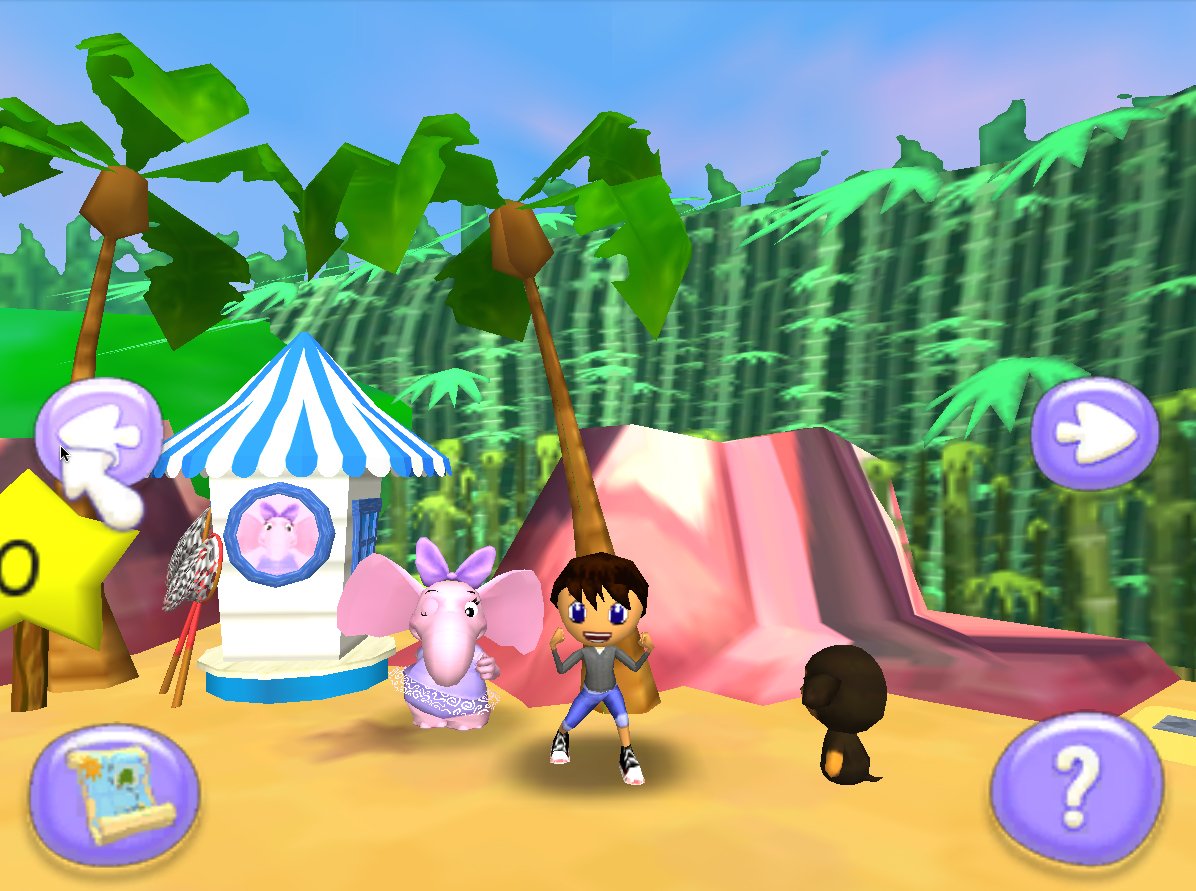Click the purple left arrow button
The height and width of the screenshot is (891, 1196).
(x=98, y=433)
